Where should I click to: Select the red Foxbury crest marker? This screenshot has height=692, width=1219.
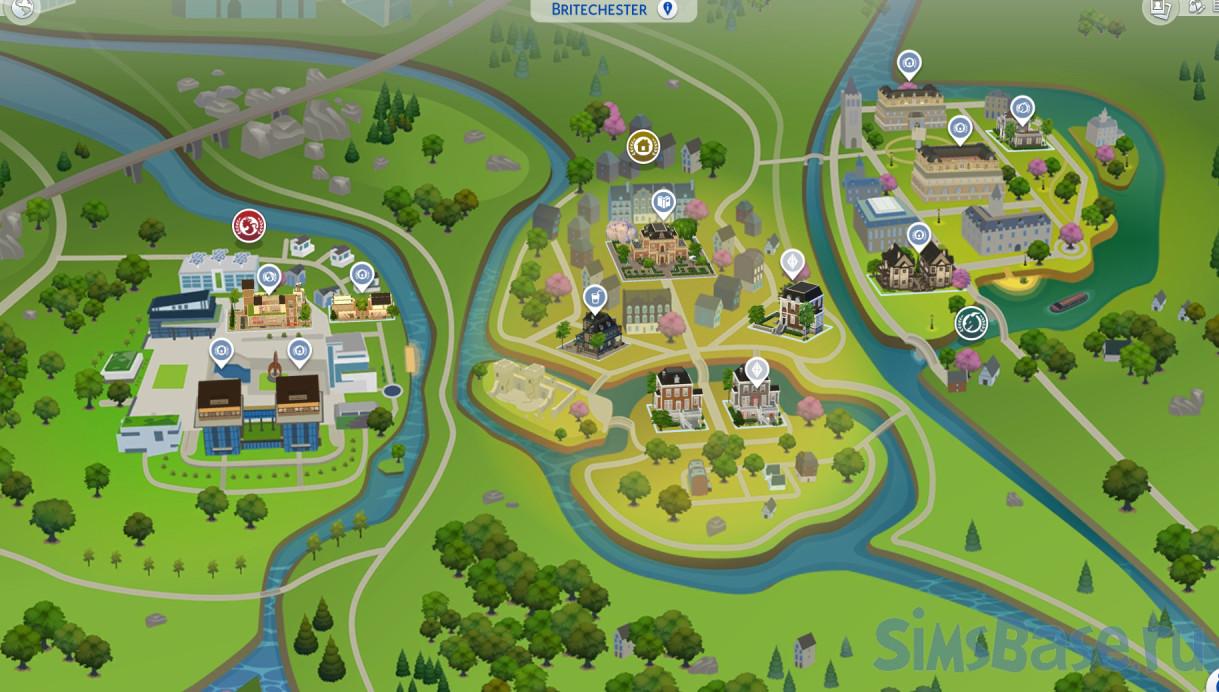click(249, 226)
